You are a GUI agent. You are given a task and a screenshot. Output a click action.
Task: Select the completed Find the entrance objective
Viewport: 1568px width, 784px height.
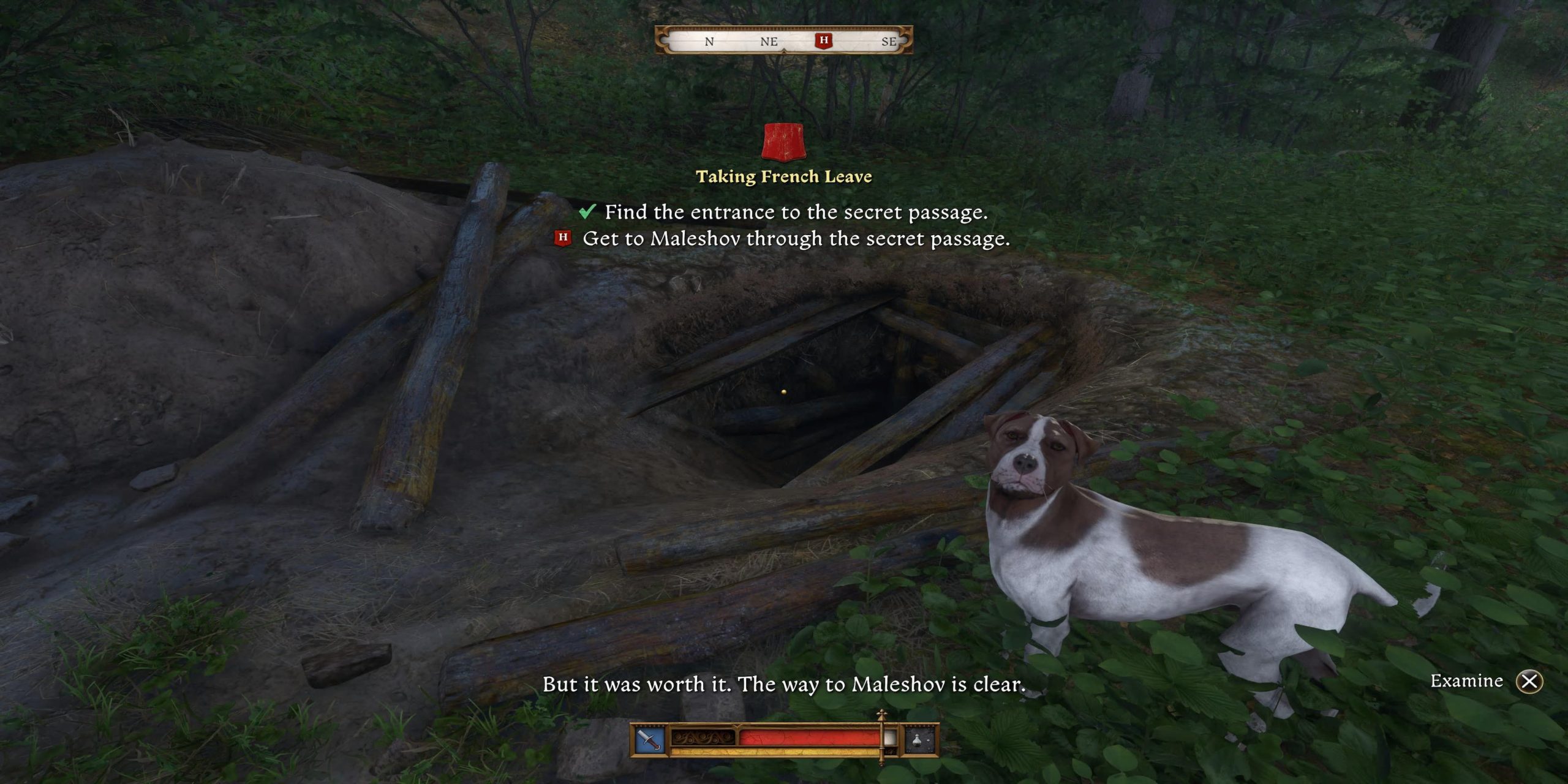click(x=796, y=212)
